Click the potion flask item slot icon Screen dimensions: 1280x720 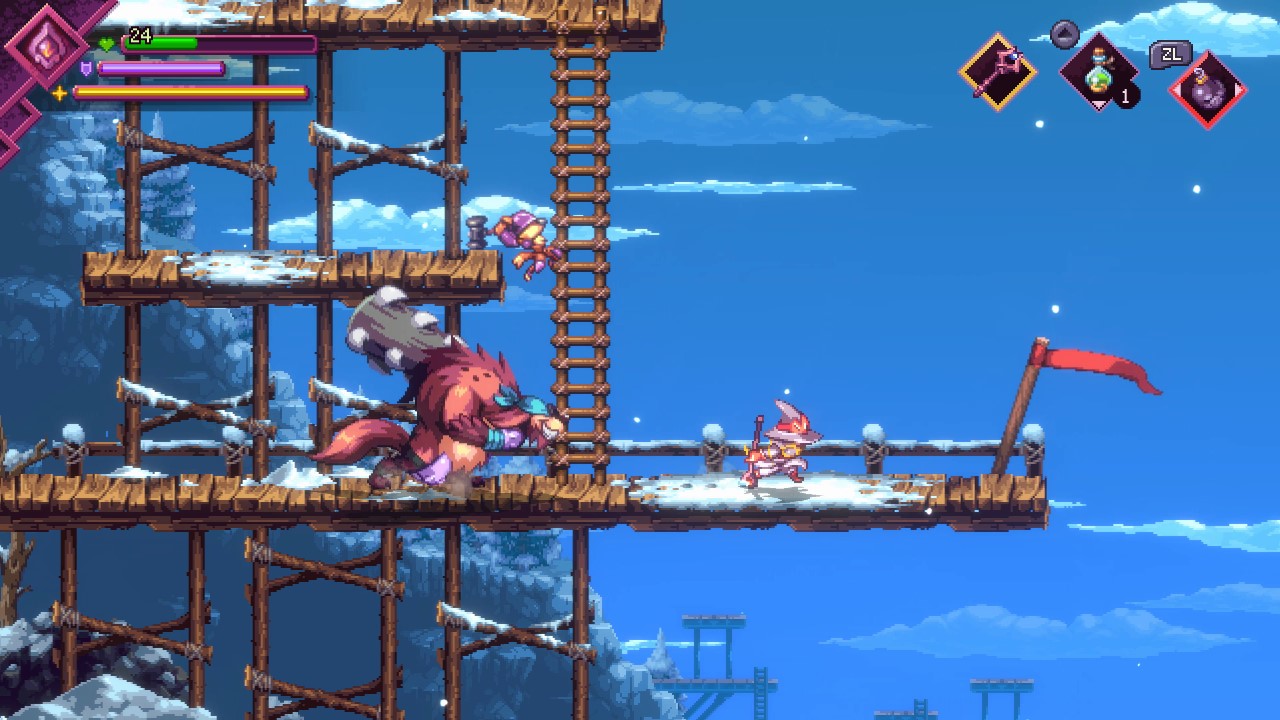(1098, 72)
